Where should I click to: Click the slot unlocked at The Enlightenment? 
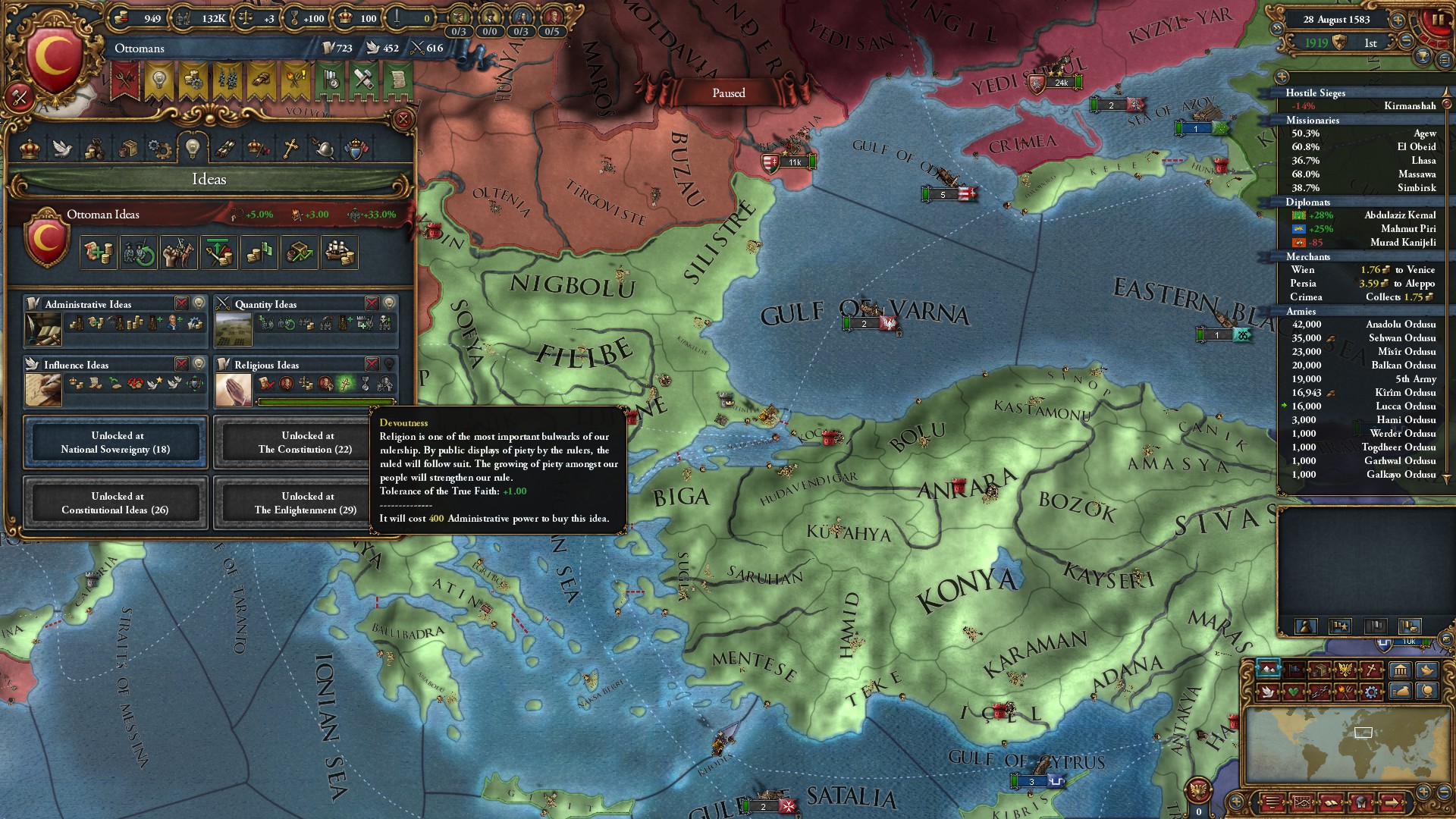click(305, 503)
